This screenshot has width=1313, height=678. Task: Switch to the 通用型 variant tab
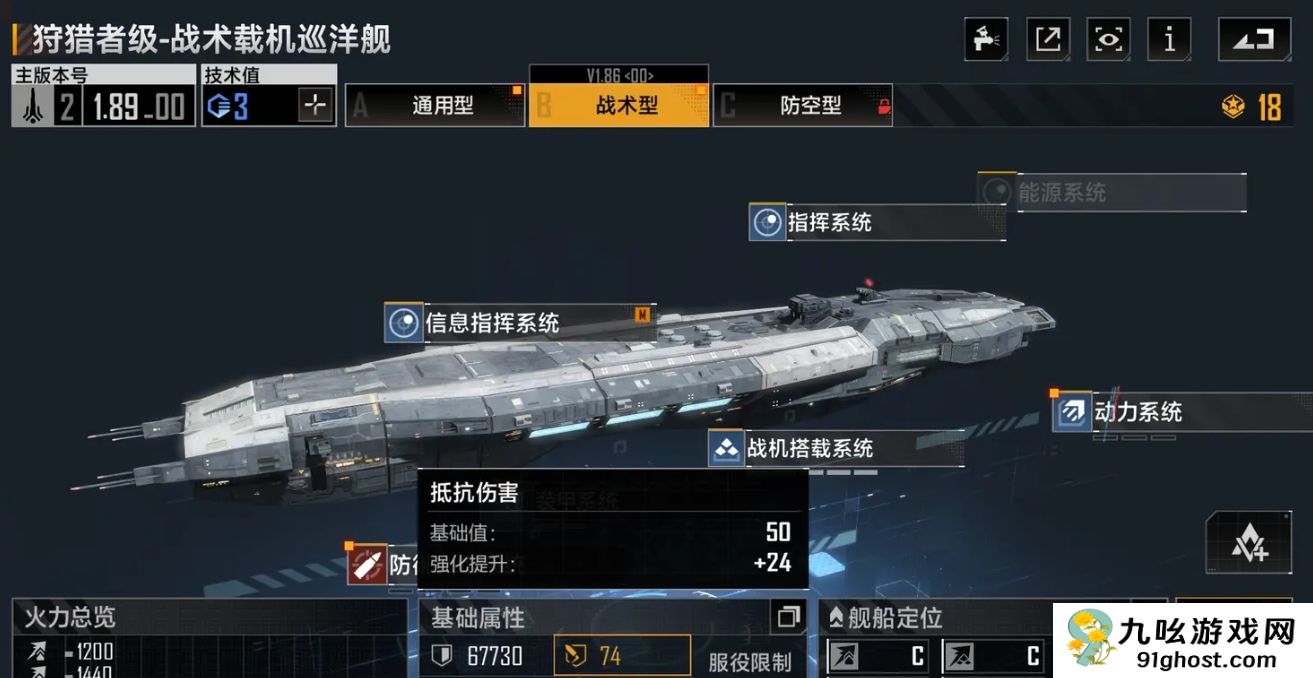pos(435,105)
